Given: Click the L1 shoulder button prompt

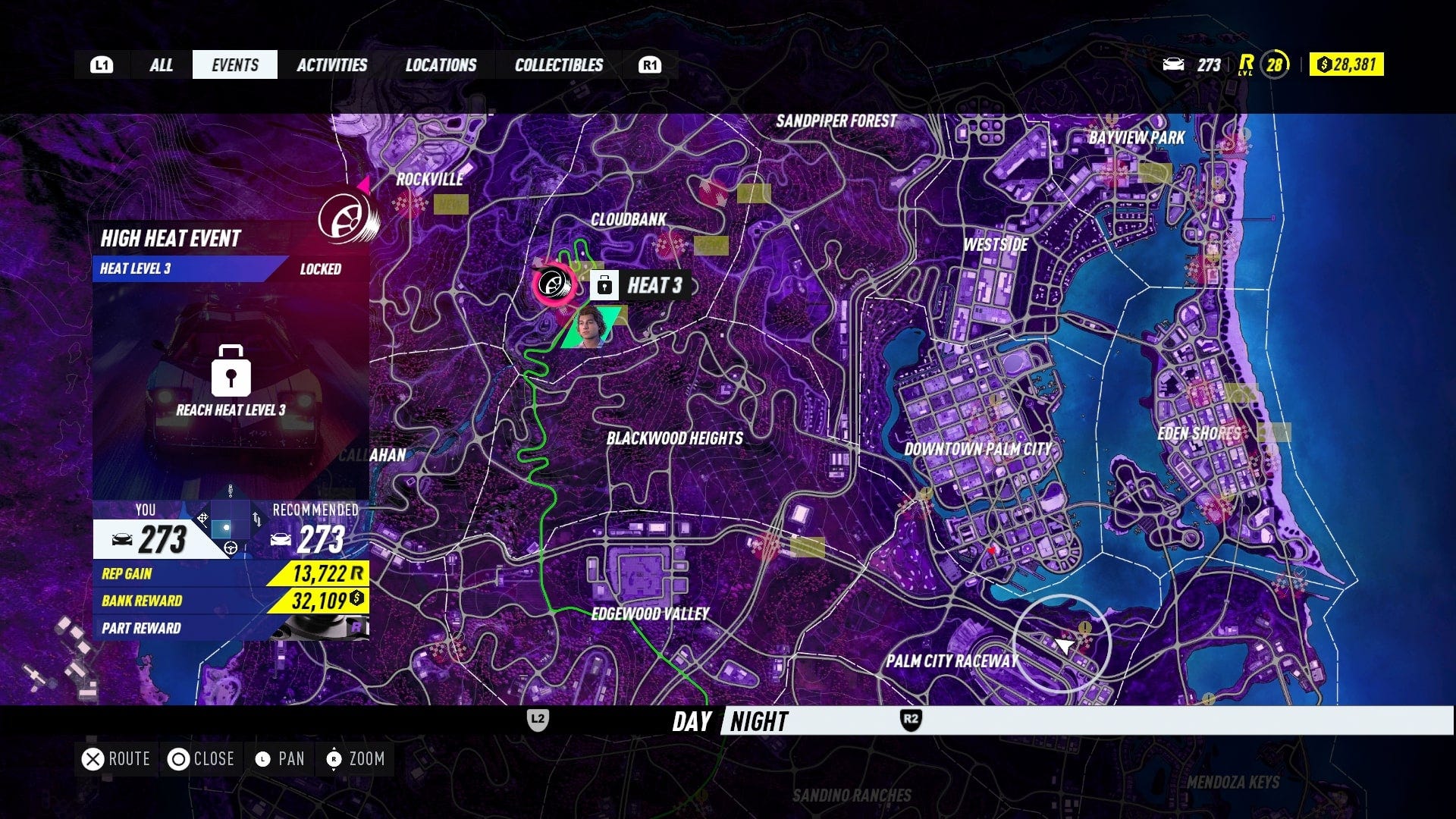Looking at the screenshot, I should click(102, 64).
